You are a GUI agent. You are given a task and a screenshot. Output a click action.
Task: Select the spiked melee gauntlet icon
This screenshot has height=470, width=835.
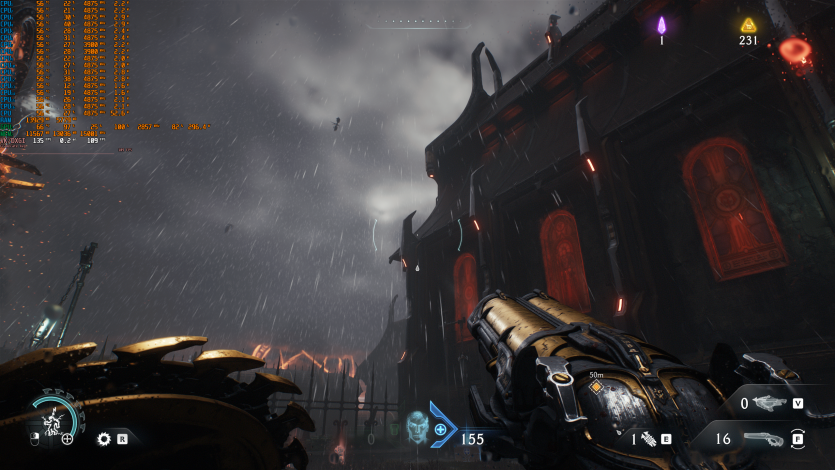coord(648,438)
